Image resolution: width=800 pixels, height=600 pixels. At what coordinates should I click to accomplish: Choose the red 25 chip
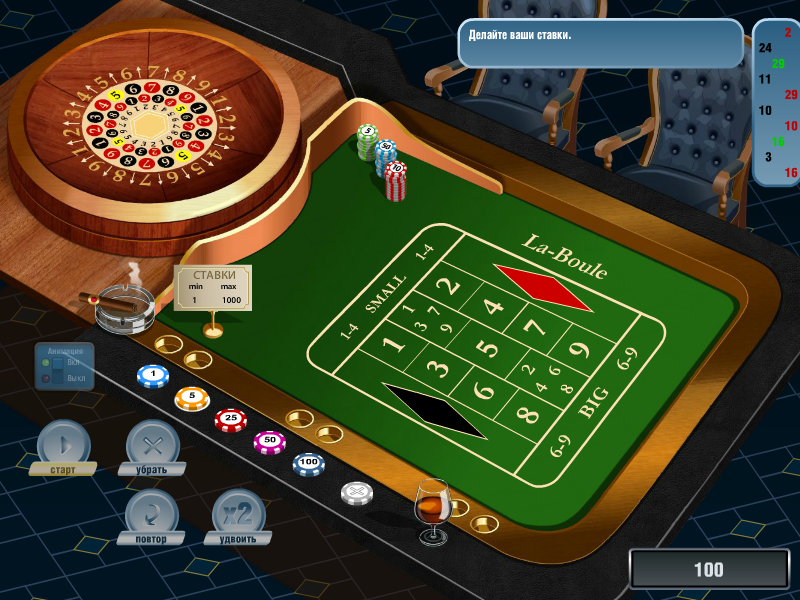[x=231, y=419]
